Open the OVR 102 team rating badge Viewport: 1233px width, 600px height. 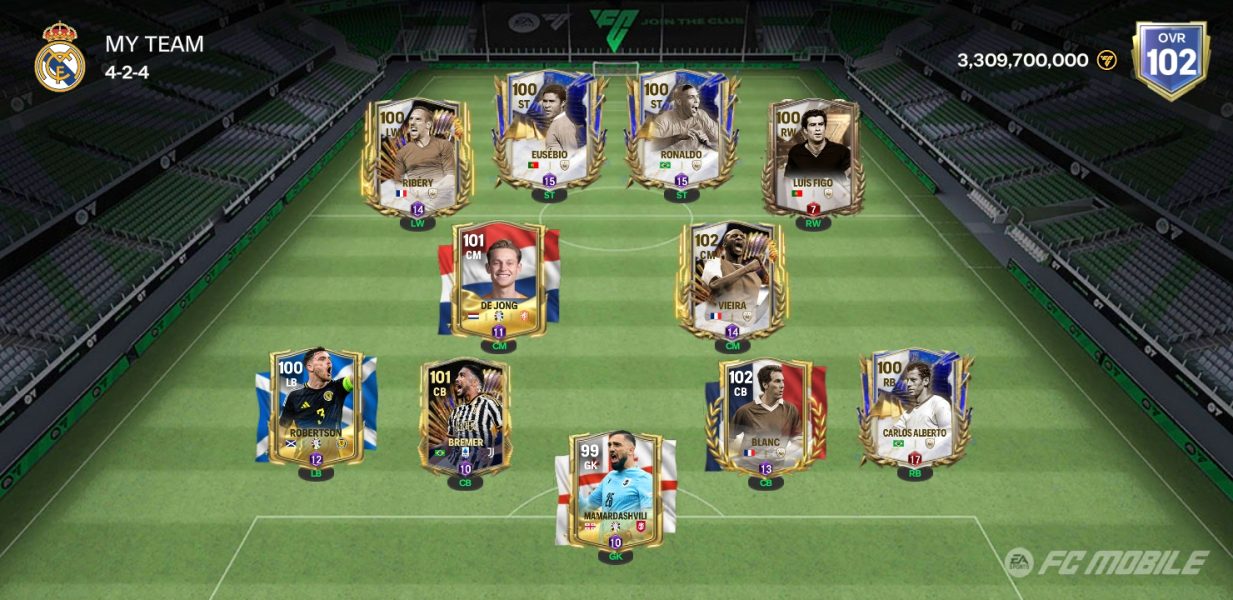pyautogui.click(x=1171, y=60)
